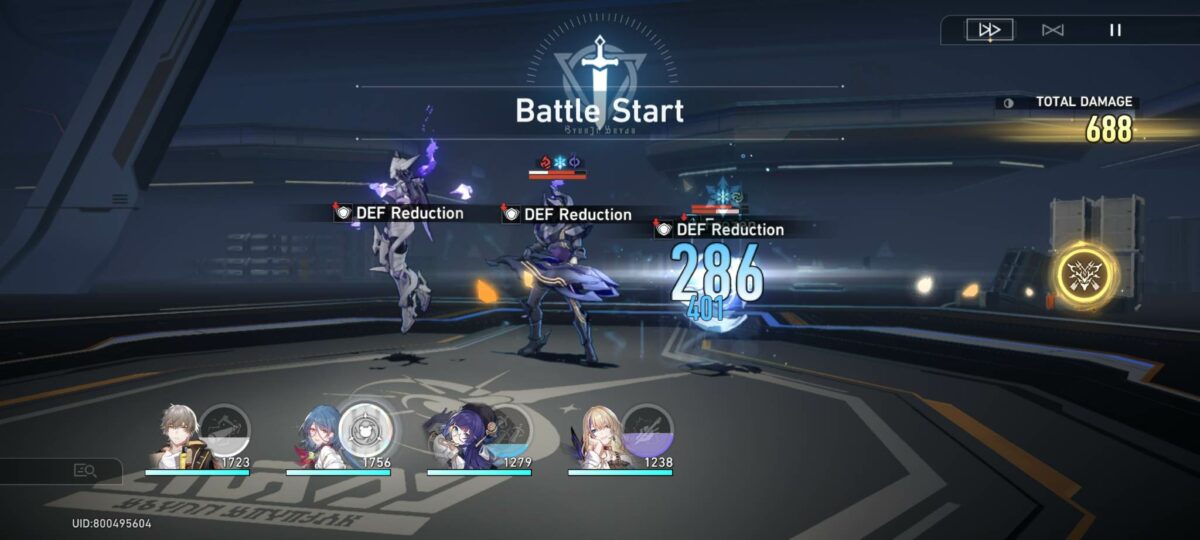1200x540 pixels.
Task: Toggle the auto-battle button
Action: (1052, 30)
